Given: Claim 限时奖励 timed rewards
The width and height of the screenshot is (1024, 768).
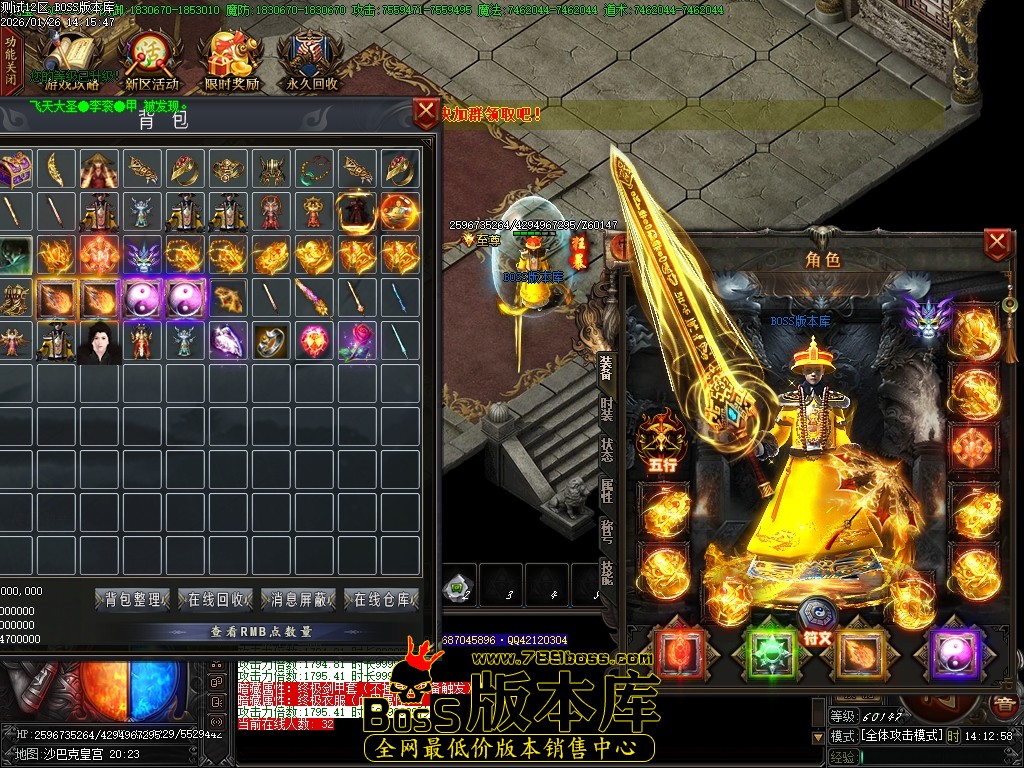Looking at the screenshot, I should (232, 62).
